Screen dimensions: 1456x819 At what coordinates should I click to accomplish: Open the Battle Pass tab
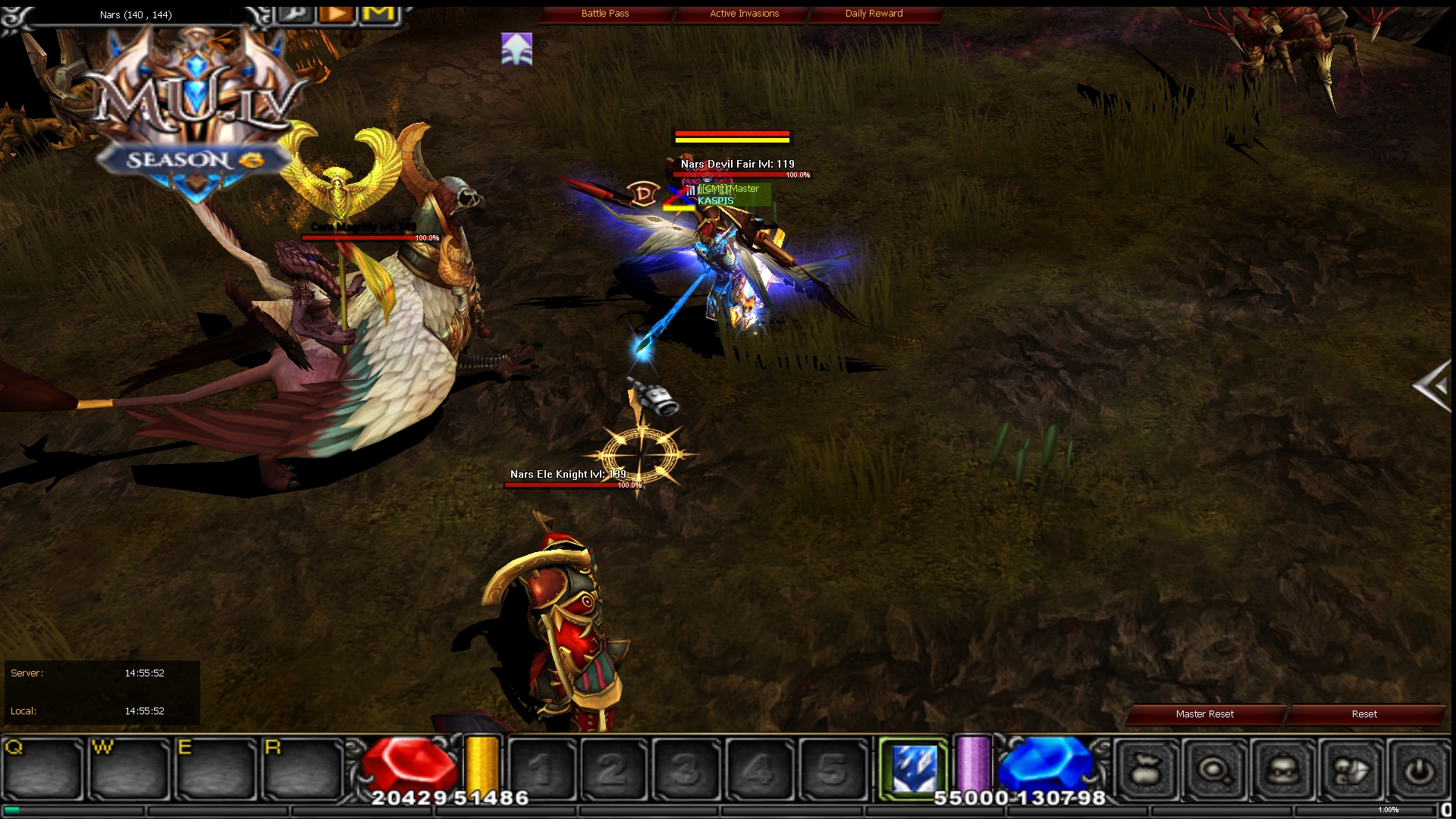604,13
